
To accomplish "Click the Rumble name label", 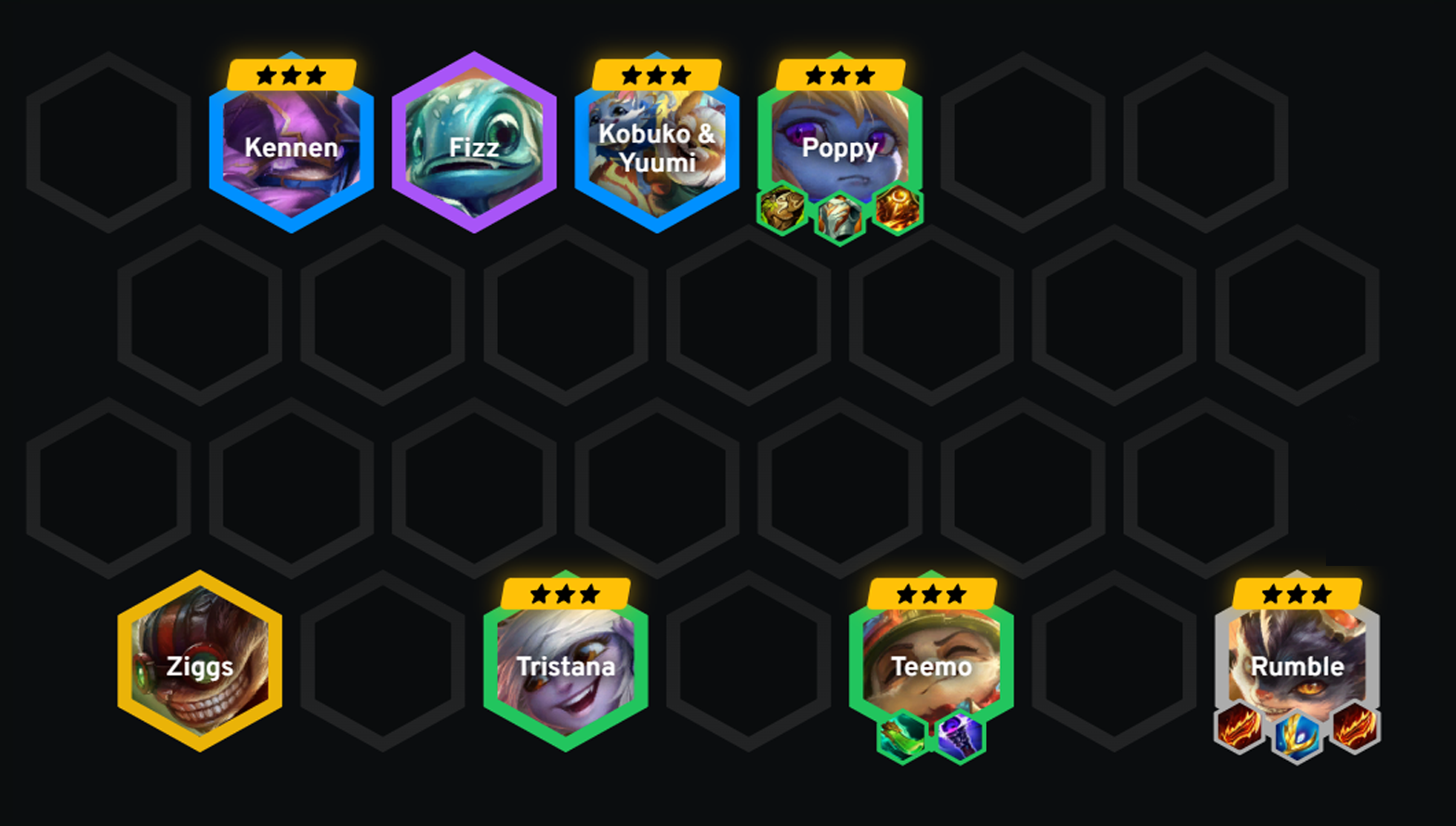I will tap(1295, 666).
